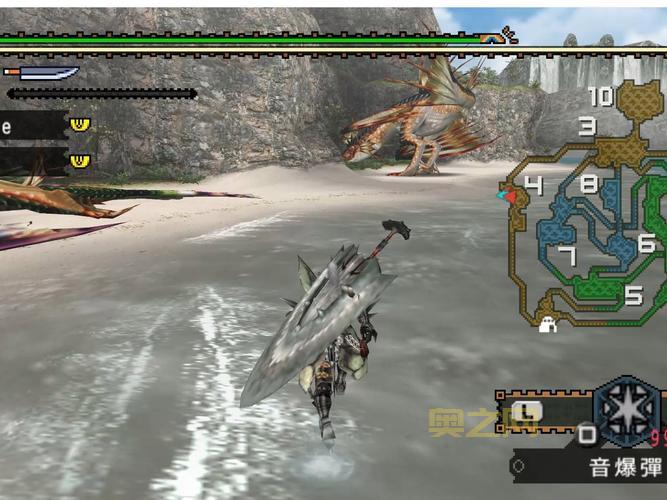Select area 6 on the minimap
Screen dimensions: 667x500
(x=646, y=243)
